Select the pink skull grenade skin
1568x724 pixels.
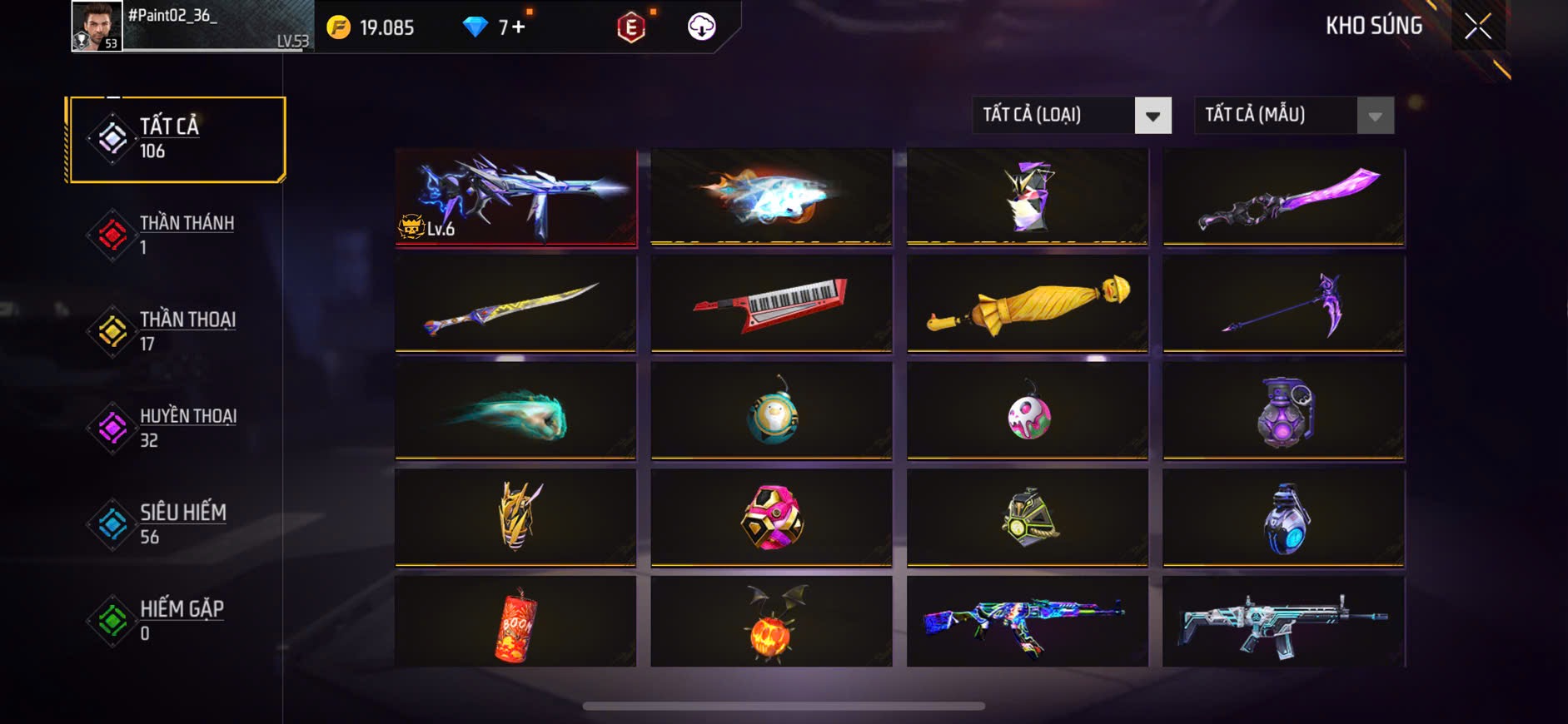[1028, 411]
